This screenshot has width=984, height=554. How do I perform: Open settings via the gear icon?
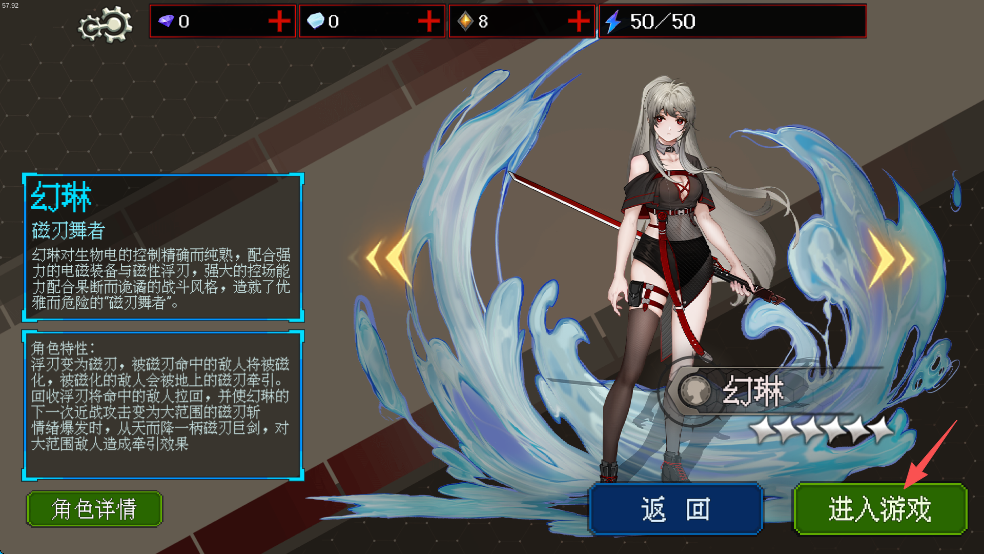click(106, 22)
